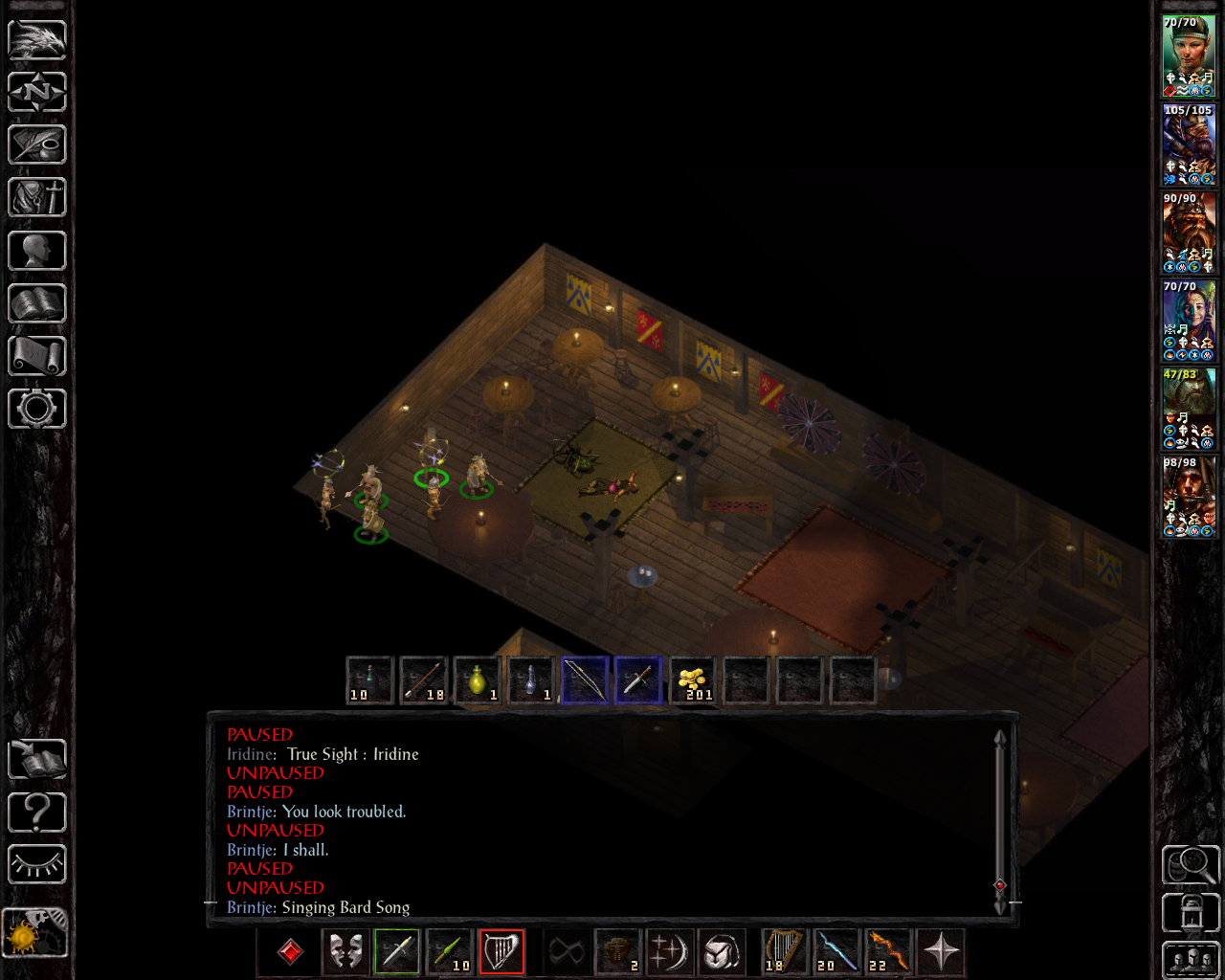Screen dimensions: 1225x980
Task: Open the options gear menu
Action: 37,409
